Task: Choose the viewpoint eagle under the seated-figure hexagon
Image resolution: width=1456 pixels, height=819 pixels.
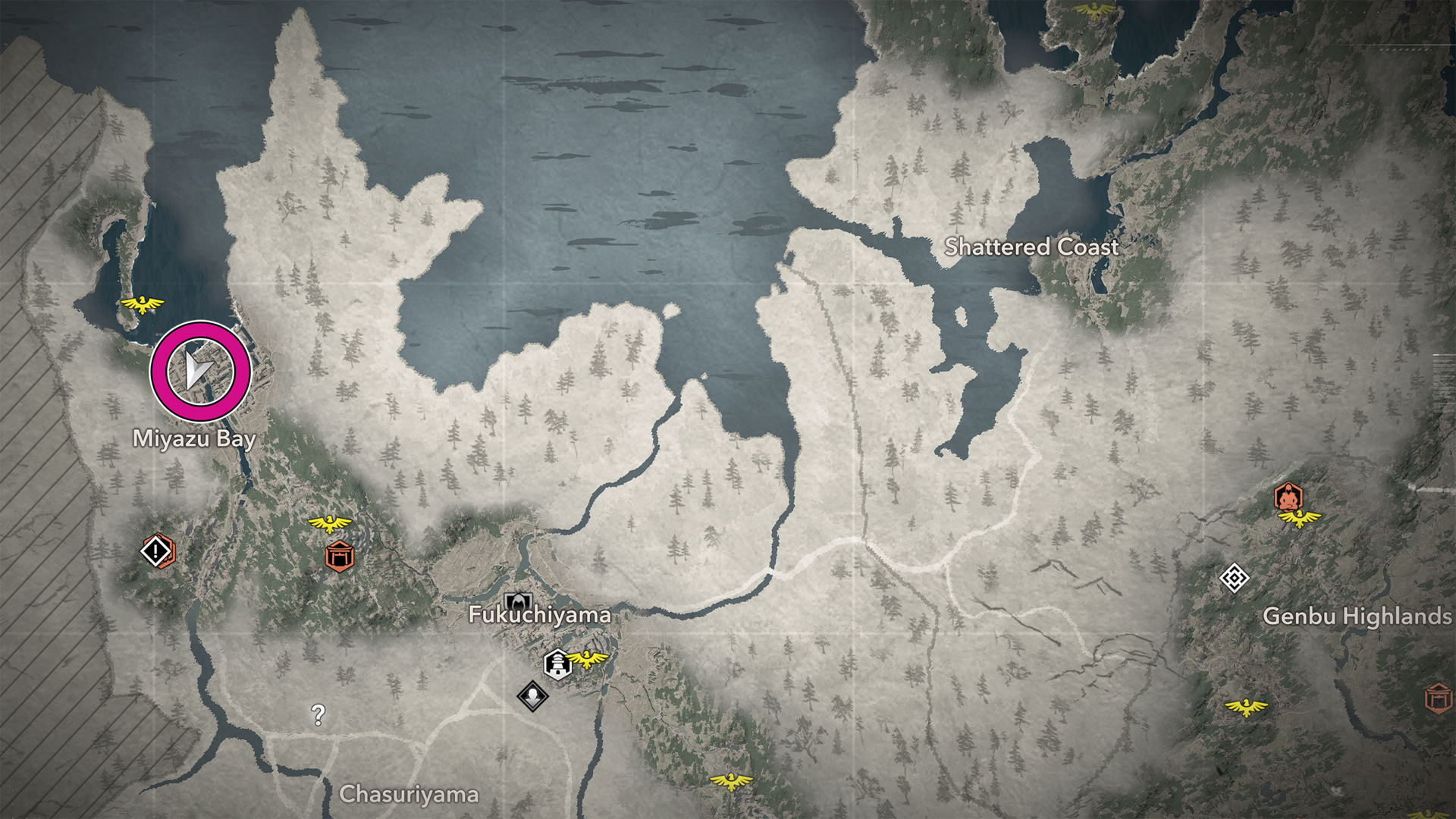Action: pyautogui.click(x=1299, y=519)
